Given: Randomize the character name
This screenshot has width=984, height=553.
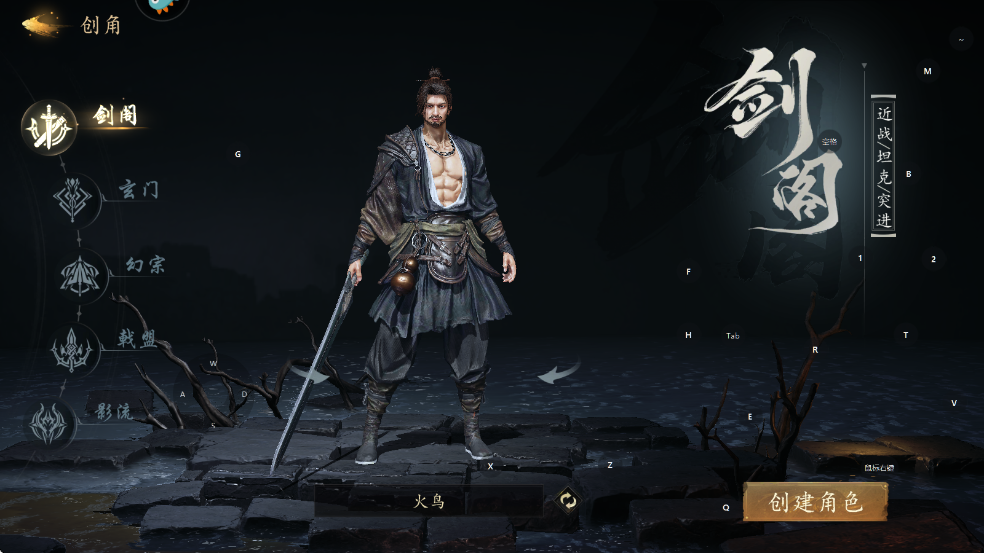Looking at the screenshot, I should pos(568,501).
